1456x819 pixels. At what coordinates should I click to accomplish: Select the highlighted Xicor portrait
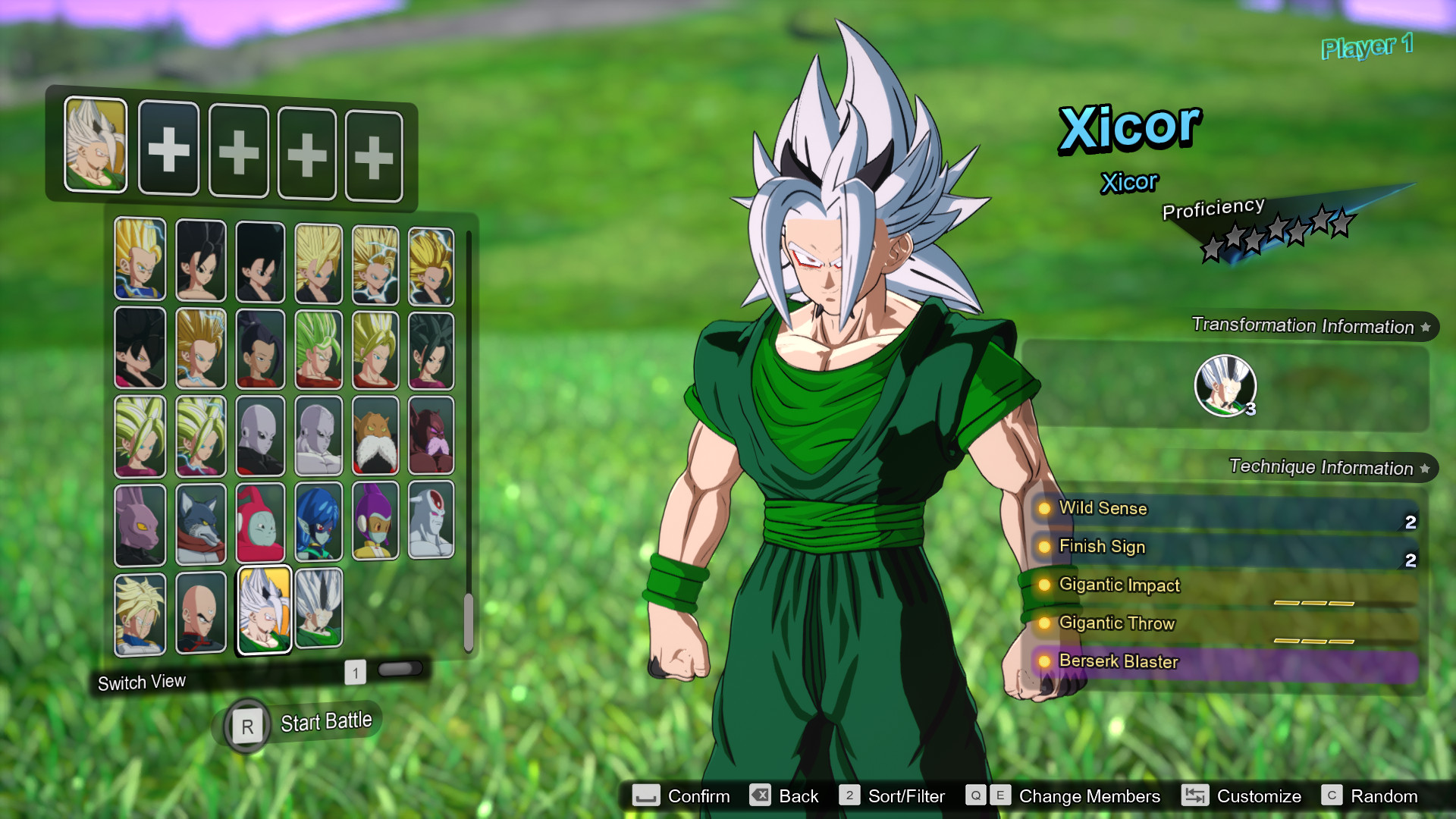click(260, 610)
